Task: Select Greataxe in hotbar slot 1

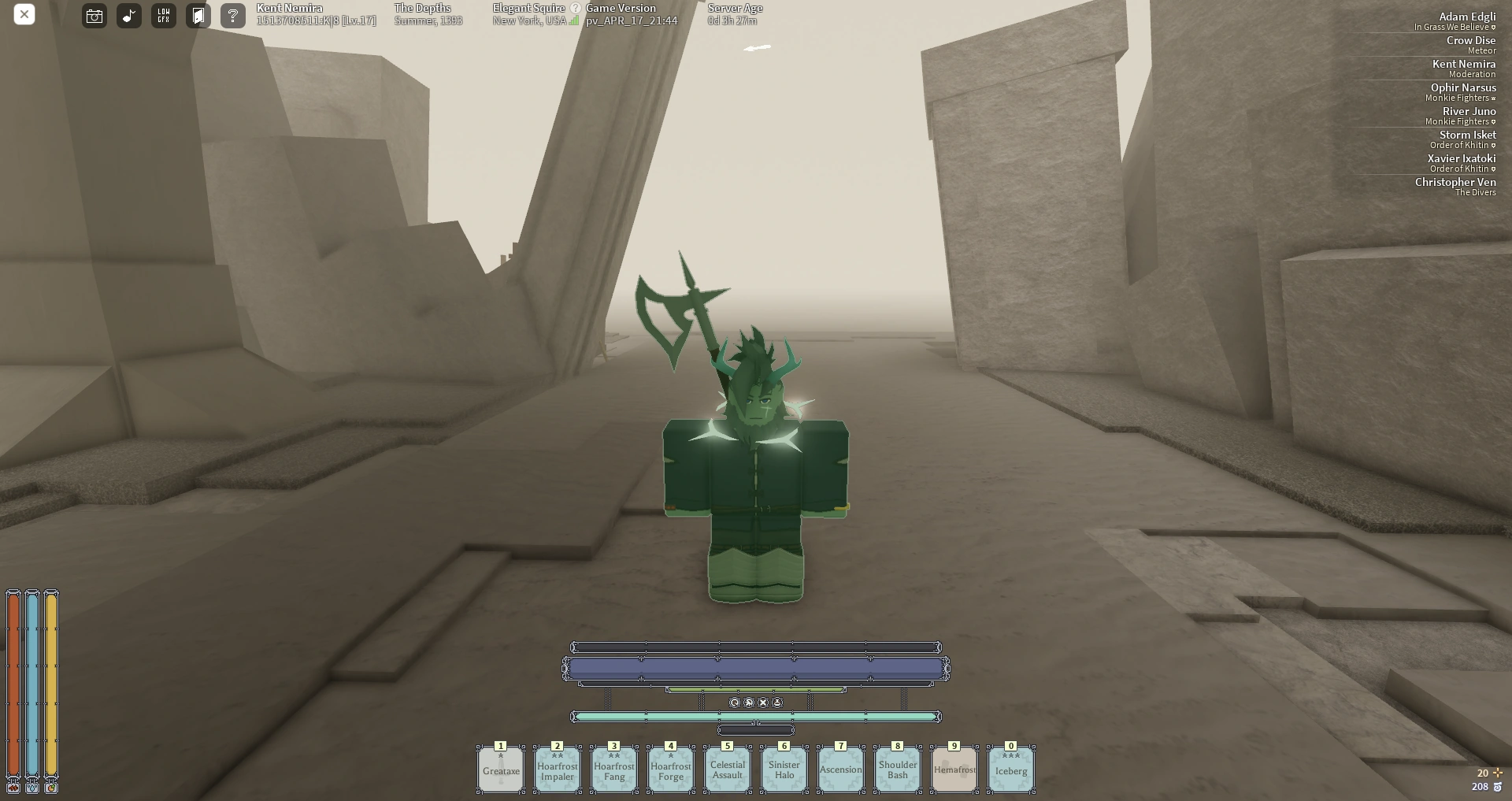Action: 500,769
